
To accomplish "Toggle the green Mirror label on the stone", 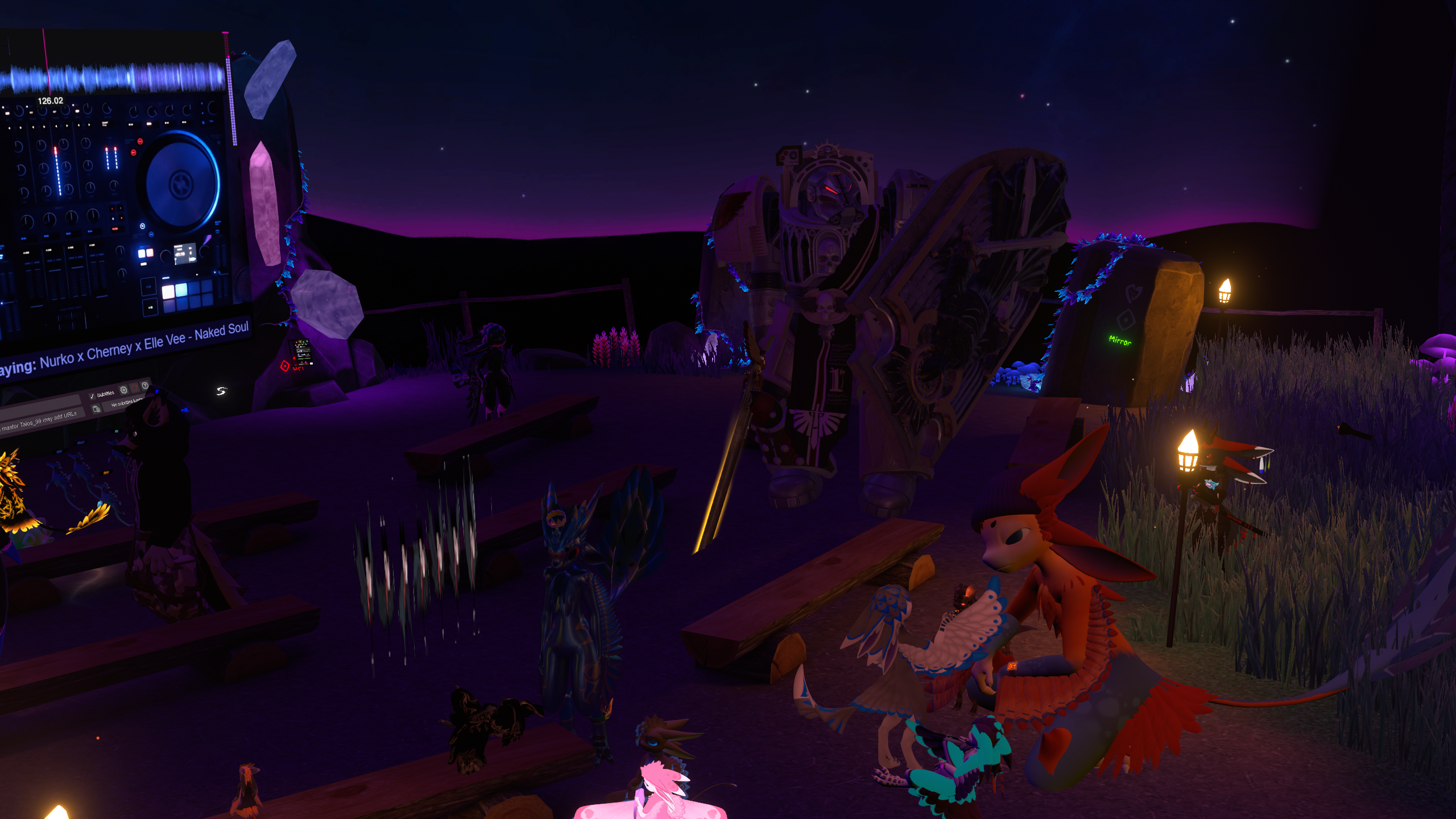I will (1120, 341).
